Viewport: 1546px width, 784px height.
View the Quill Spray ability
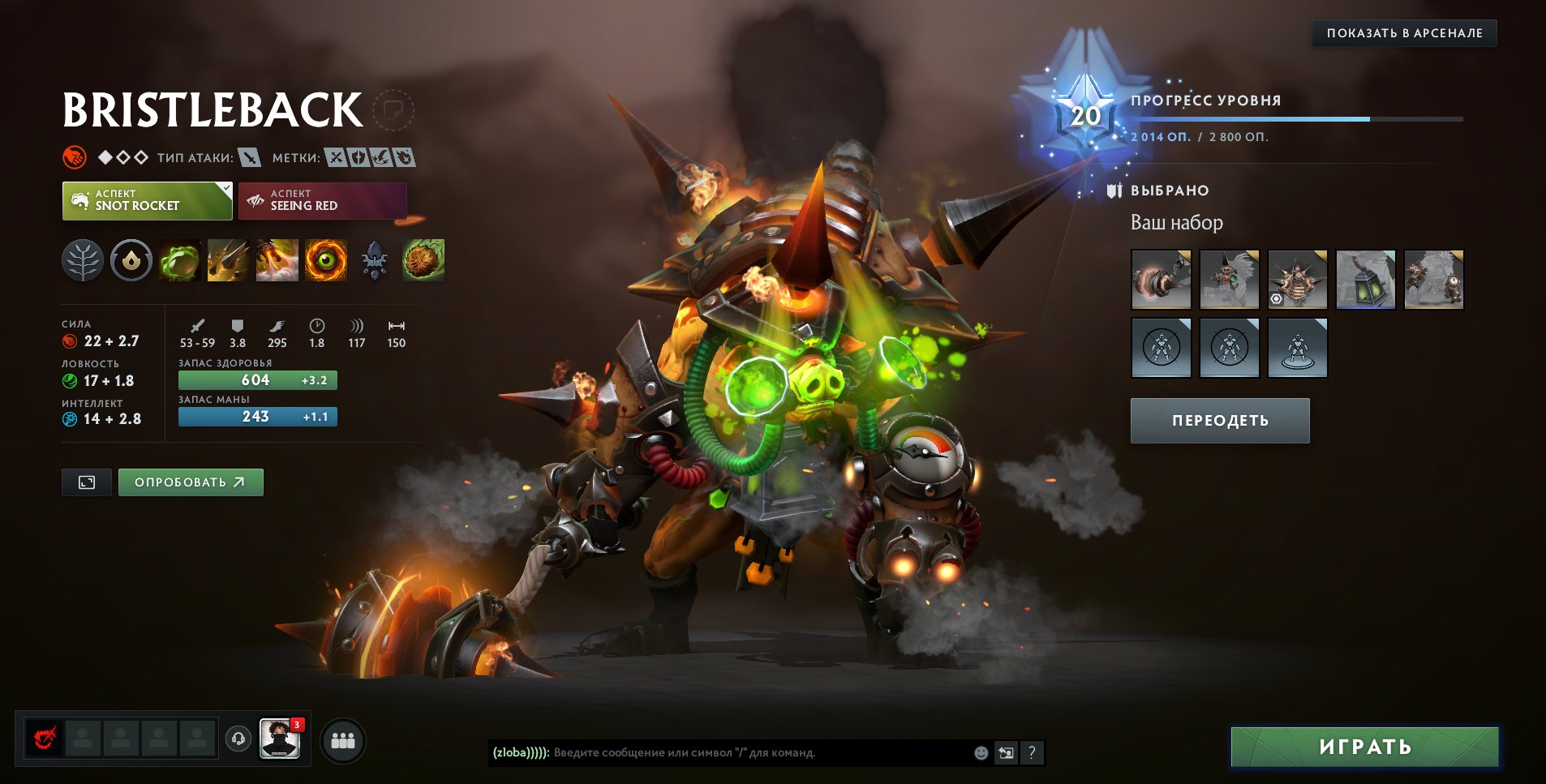pyautogui.click(x=228, y=261)
